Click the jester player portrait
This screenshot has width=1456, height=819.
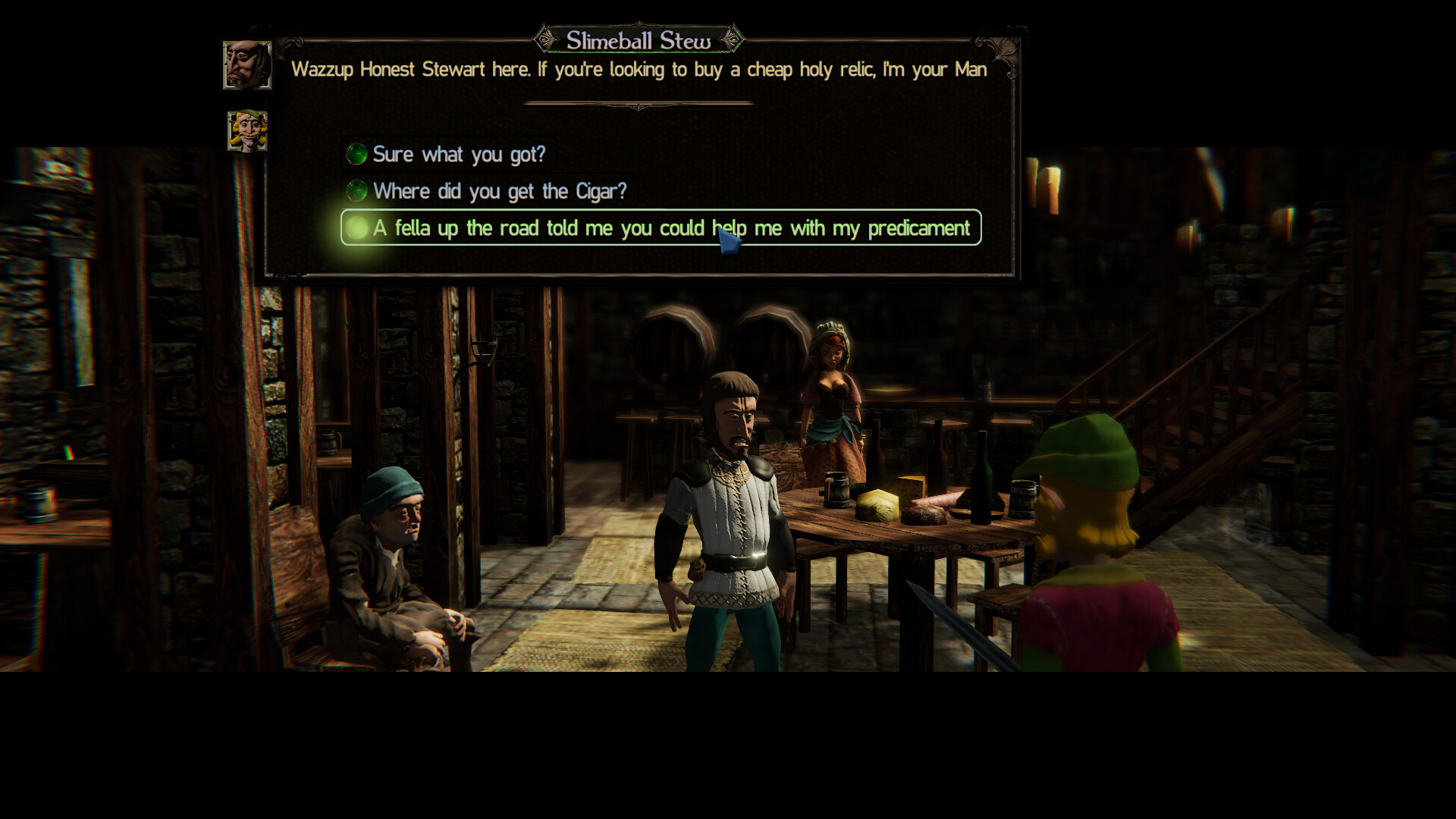click(247, 130)
